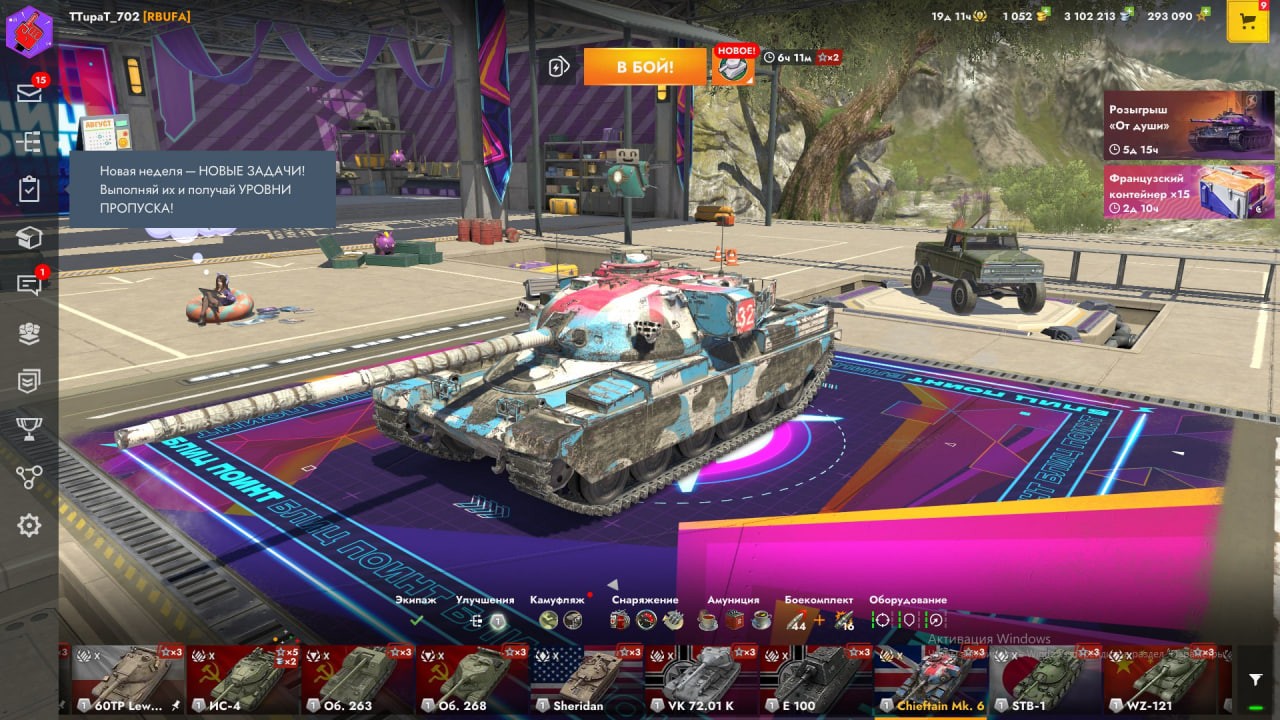This screenshot has height=720, width=1280.
Task: Choose the VK 72.01 K tank
Action: [700, 678]
